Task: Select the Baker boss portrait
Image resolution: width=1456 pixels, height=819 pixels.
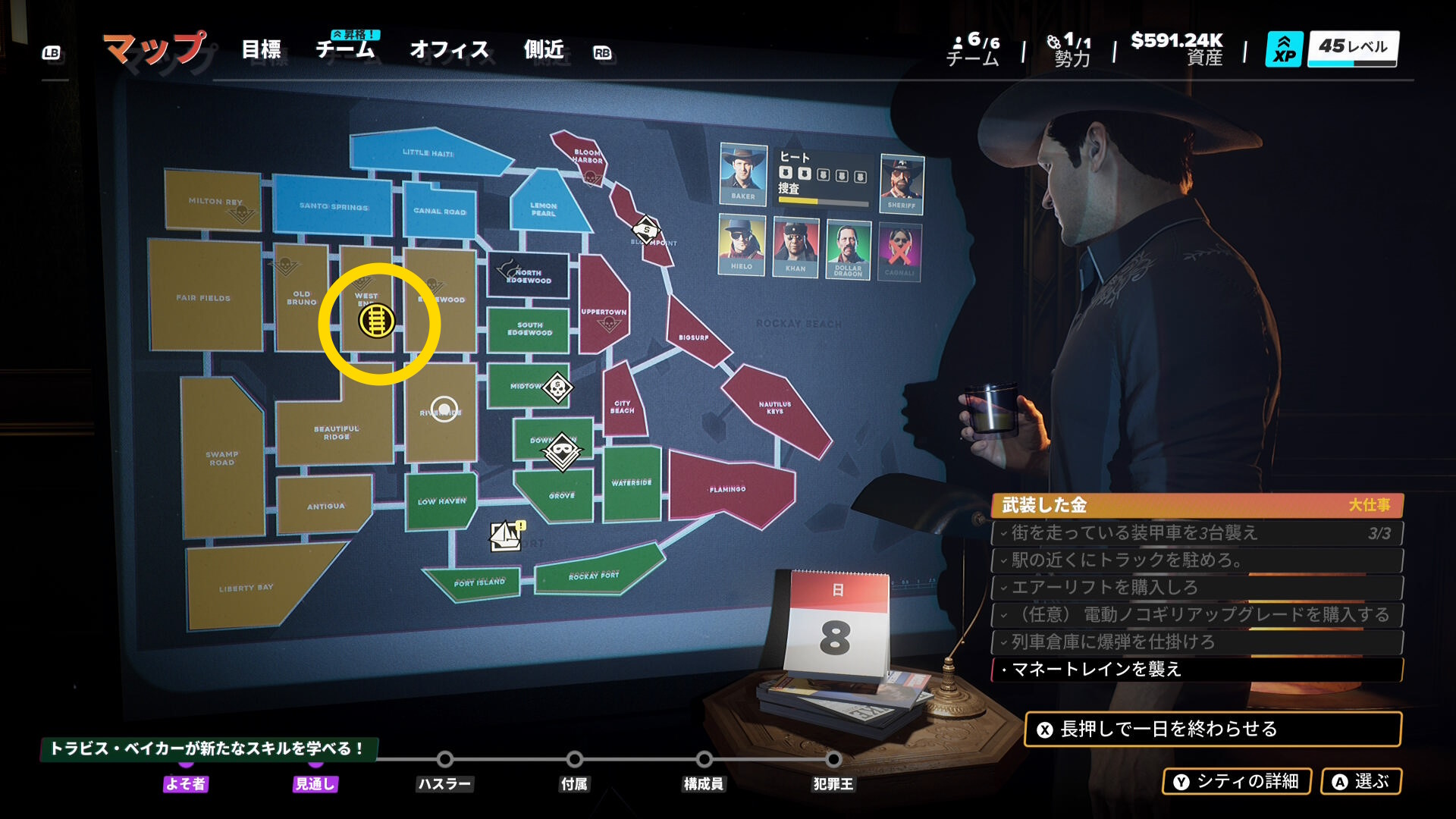Action: click(742, 174)
